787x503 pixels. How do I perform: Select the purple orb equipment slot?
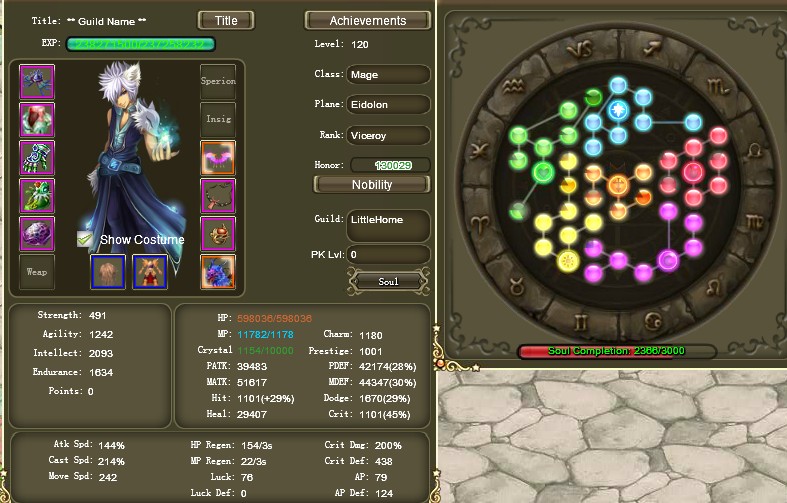(37, 234)
